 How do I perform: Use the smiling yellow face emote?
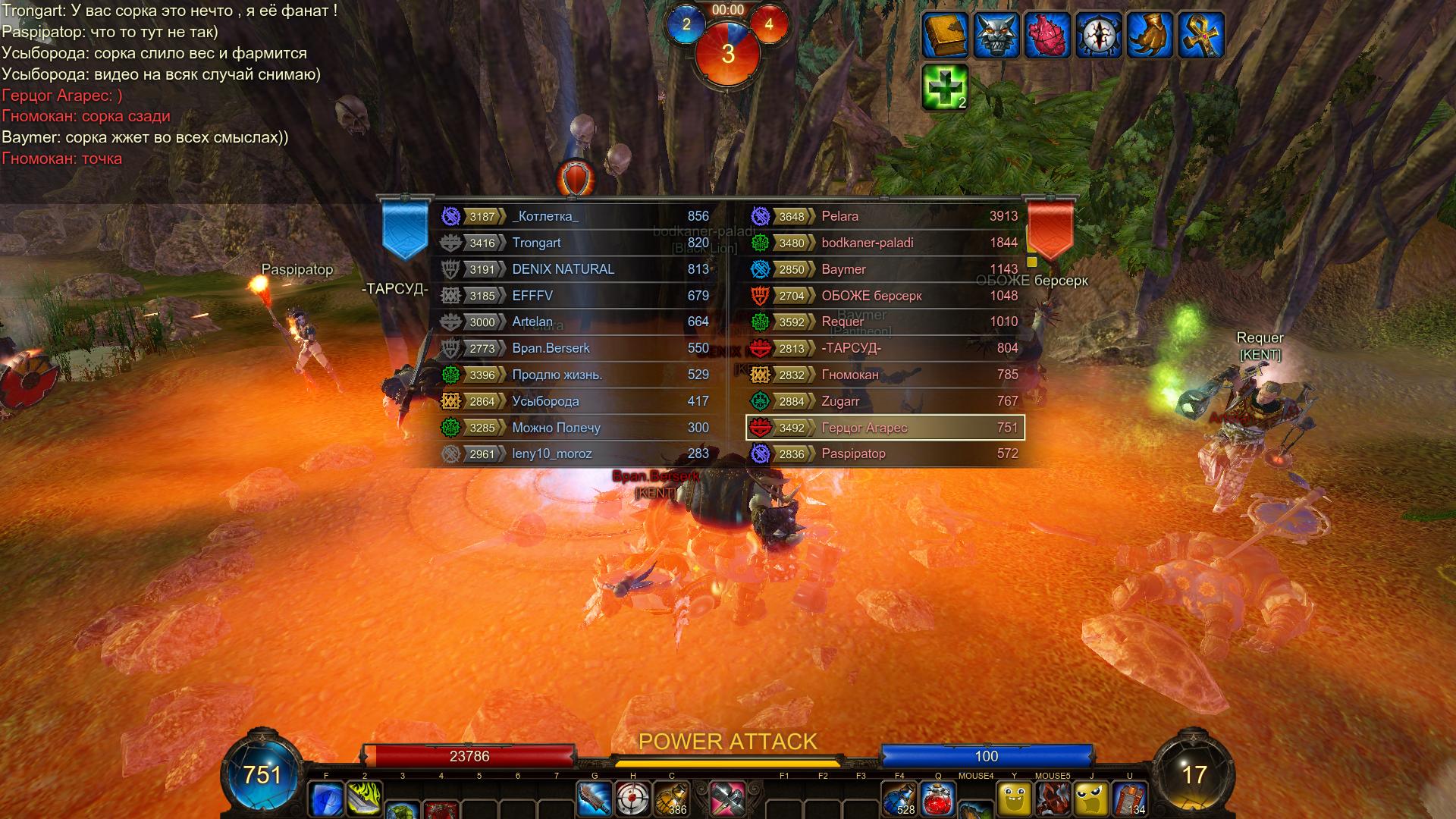[x=1015, y=799]
